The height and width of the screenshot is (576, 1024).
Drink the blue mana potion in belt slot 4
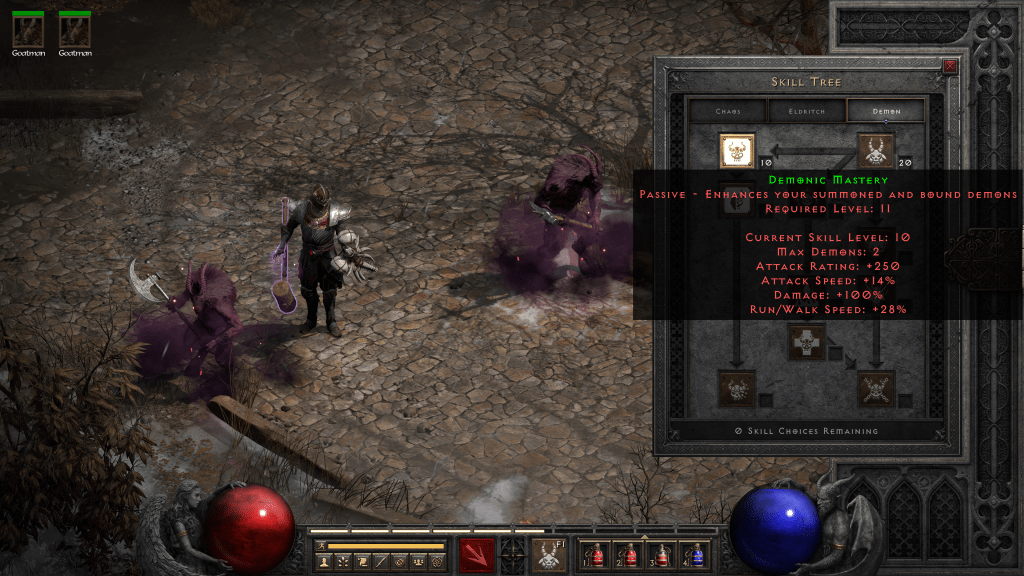(695, 555)
